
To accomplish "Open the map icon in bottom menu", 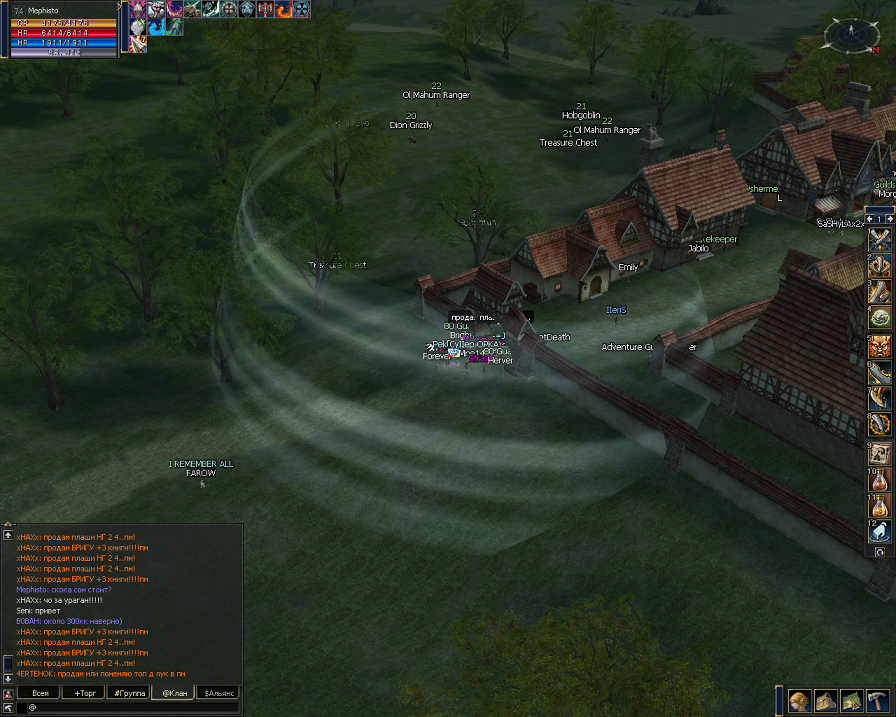I will (851, 700).
